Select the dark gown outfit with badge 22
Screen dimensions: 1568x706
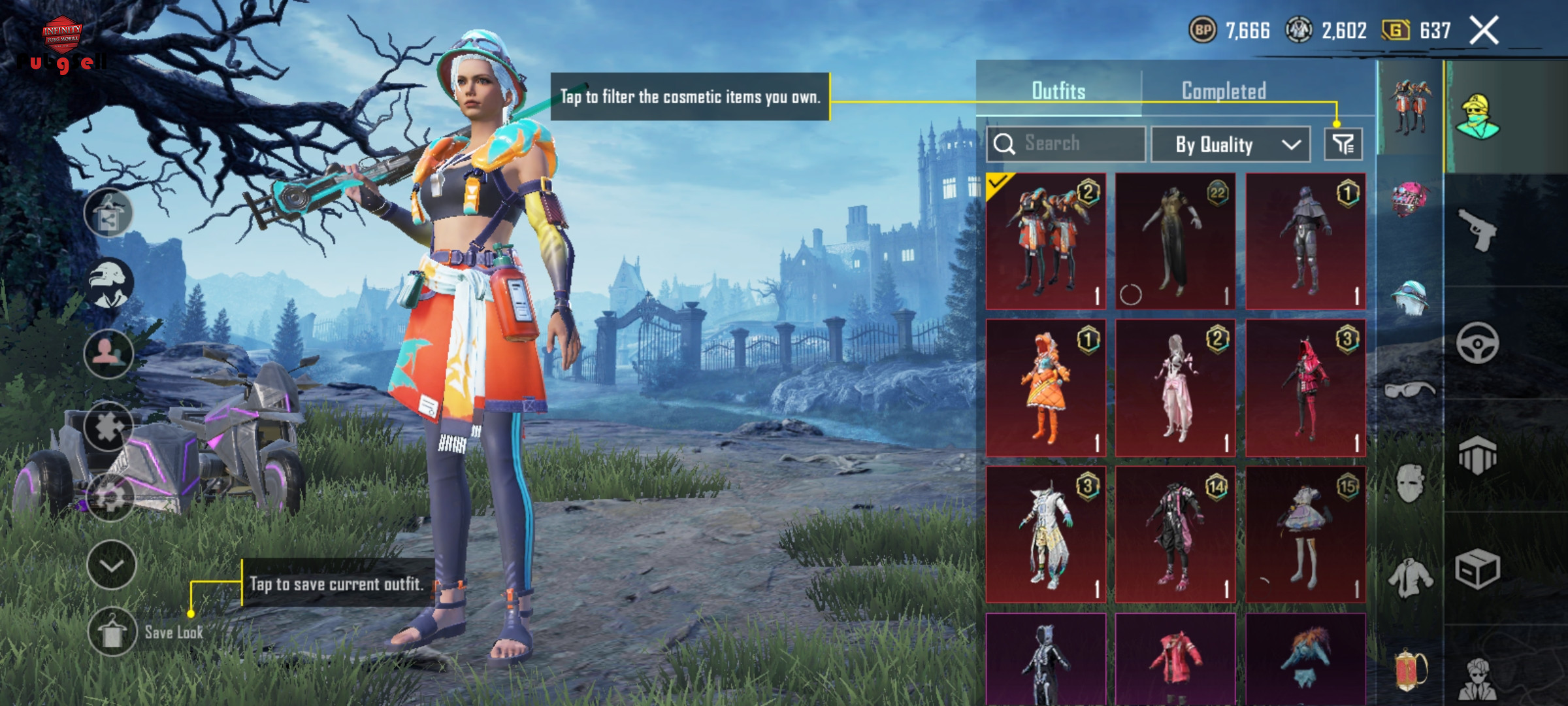(x=1175, y=241)
